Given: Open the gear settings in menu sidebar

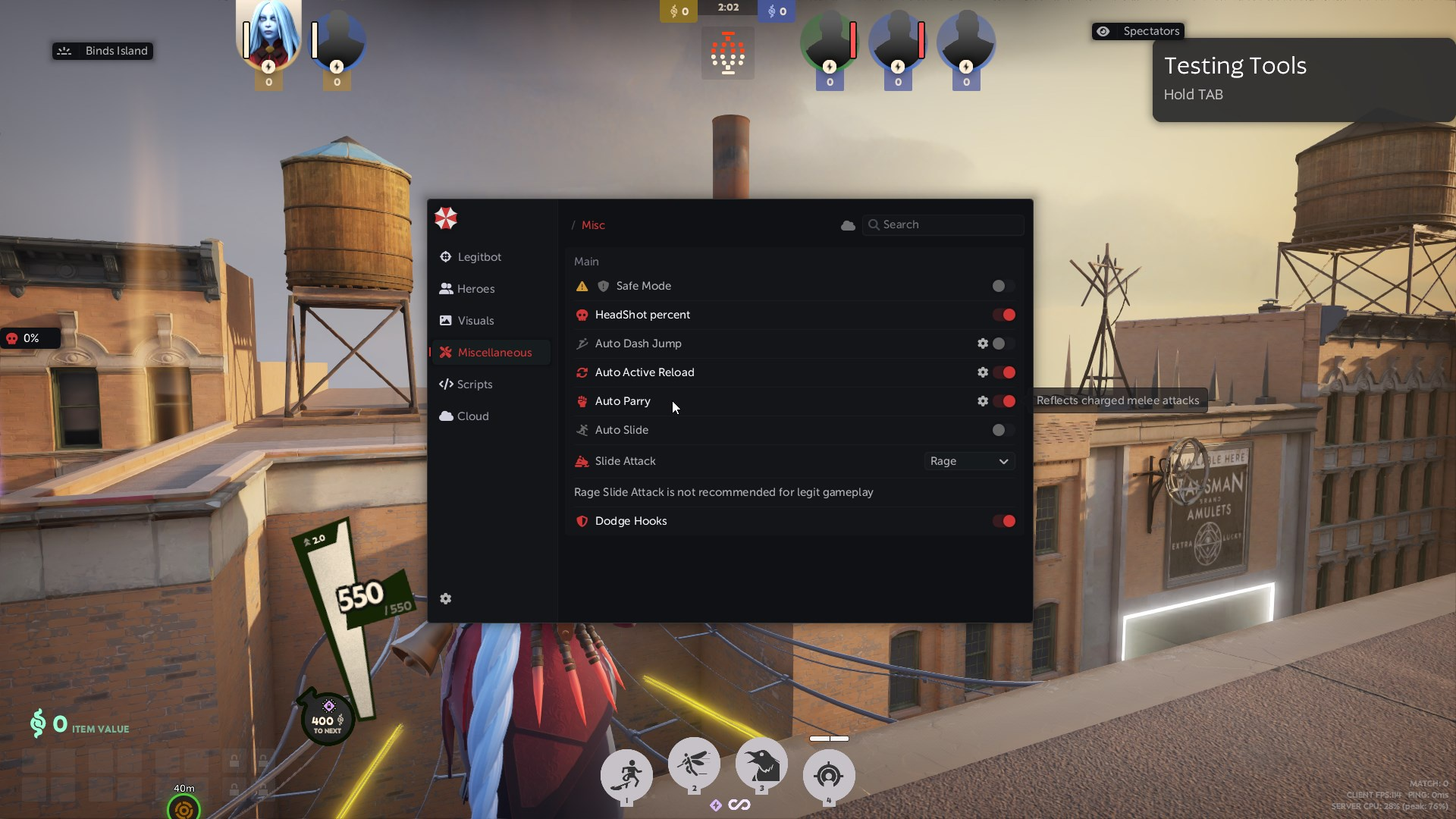Looking at the screenshot, I should (446, 599).
